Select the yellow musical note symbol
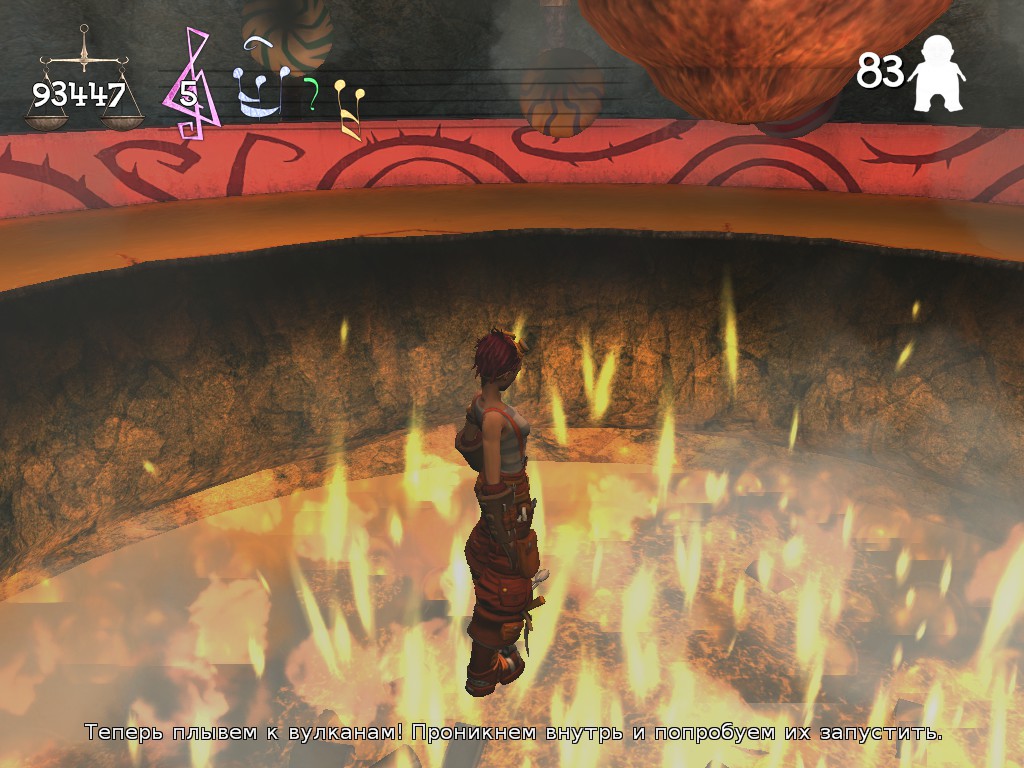This screenshot has height=768, width=1024. pyautogui.click(x=349, y=108)
